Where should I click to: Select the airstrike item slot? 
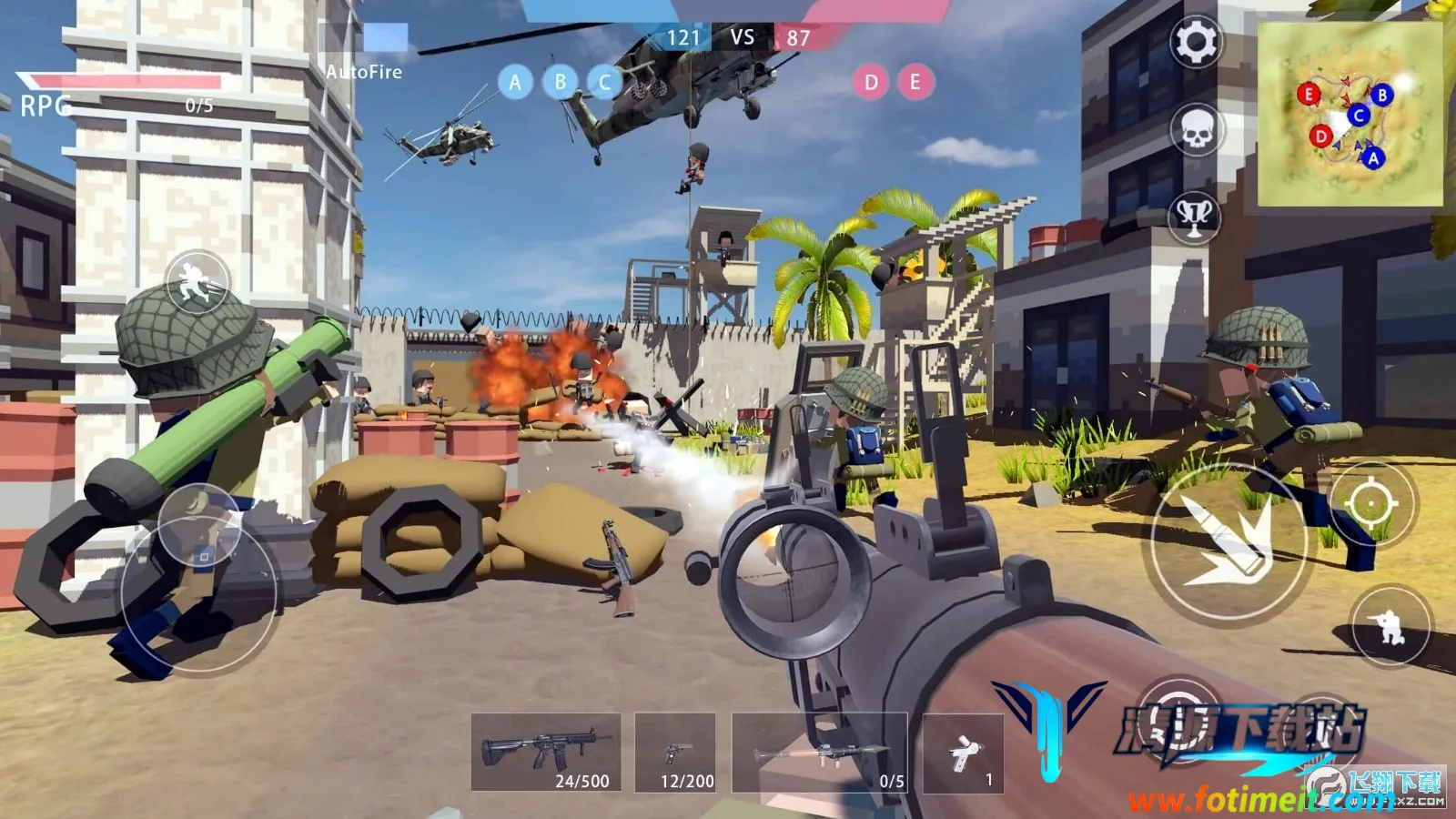tap(963, 753)
